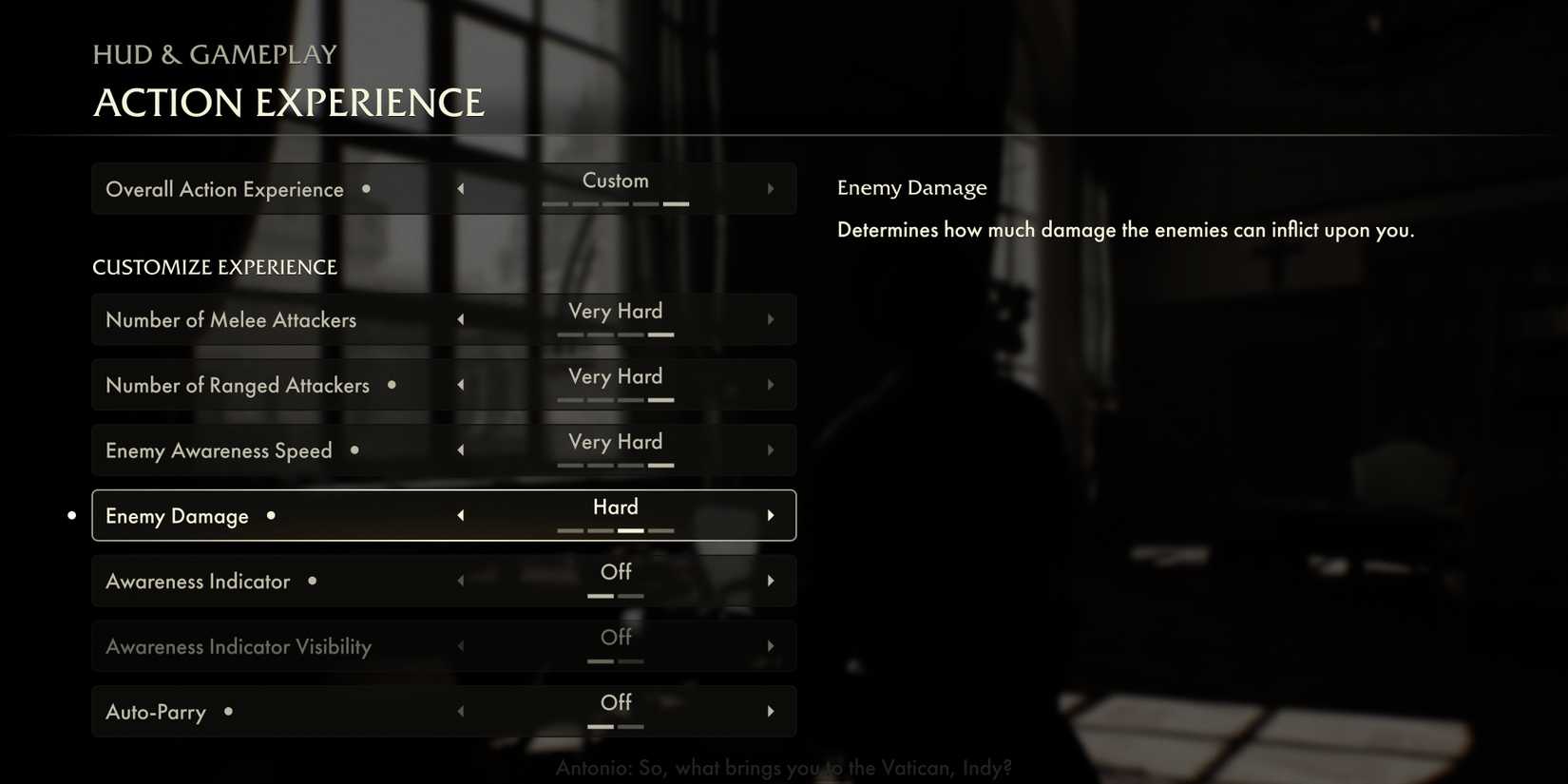Step Number of Ranged Attackers to next difficulty
Viewport: 1568px width, 784px height.
(771, 384)
